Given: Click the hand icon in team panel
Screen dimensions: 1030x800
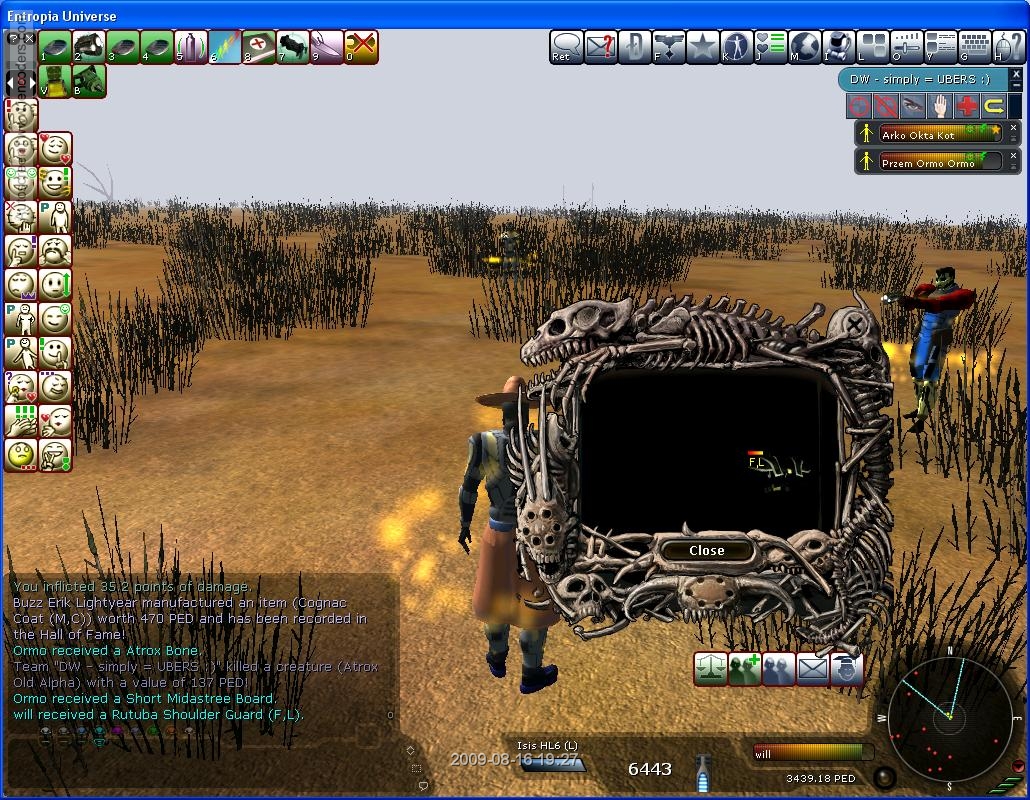Looking at the screenshot, I should tap(940, 106).
